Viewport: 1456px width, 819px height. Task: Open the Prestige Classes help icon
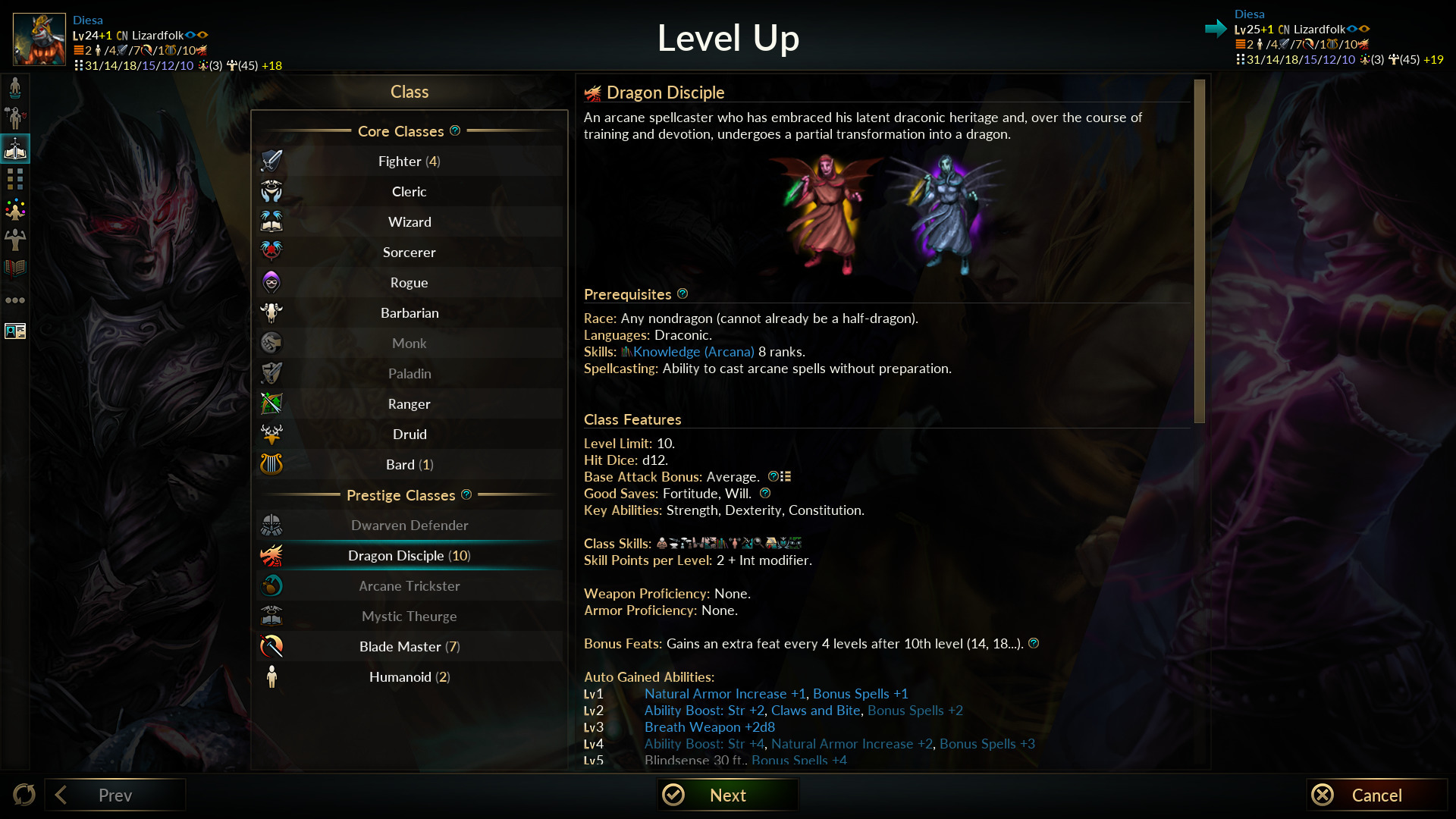point(466,494)
